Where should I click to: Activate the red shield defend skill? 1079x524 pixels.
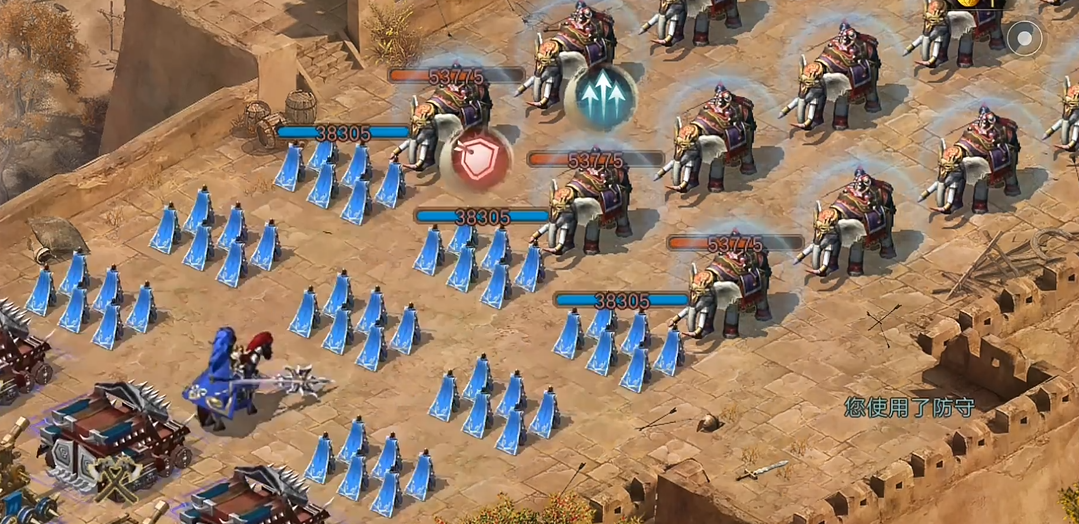click(476, 159)
